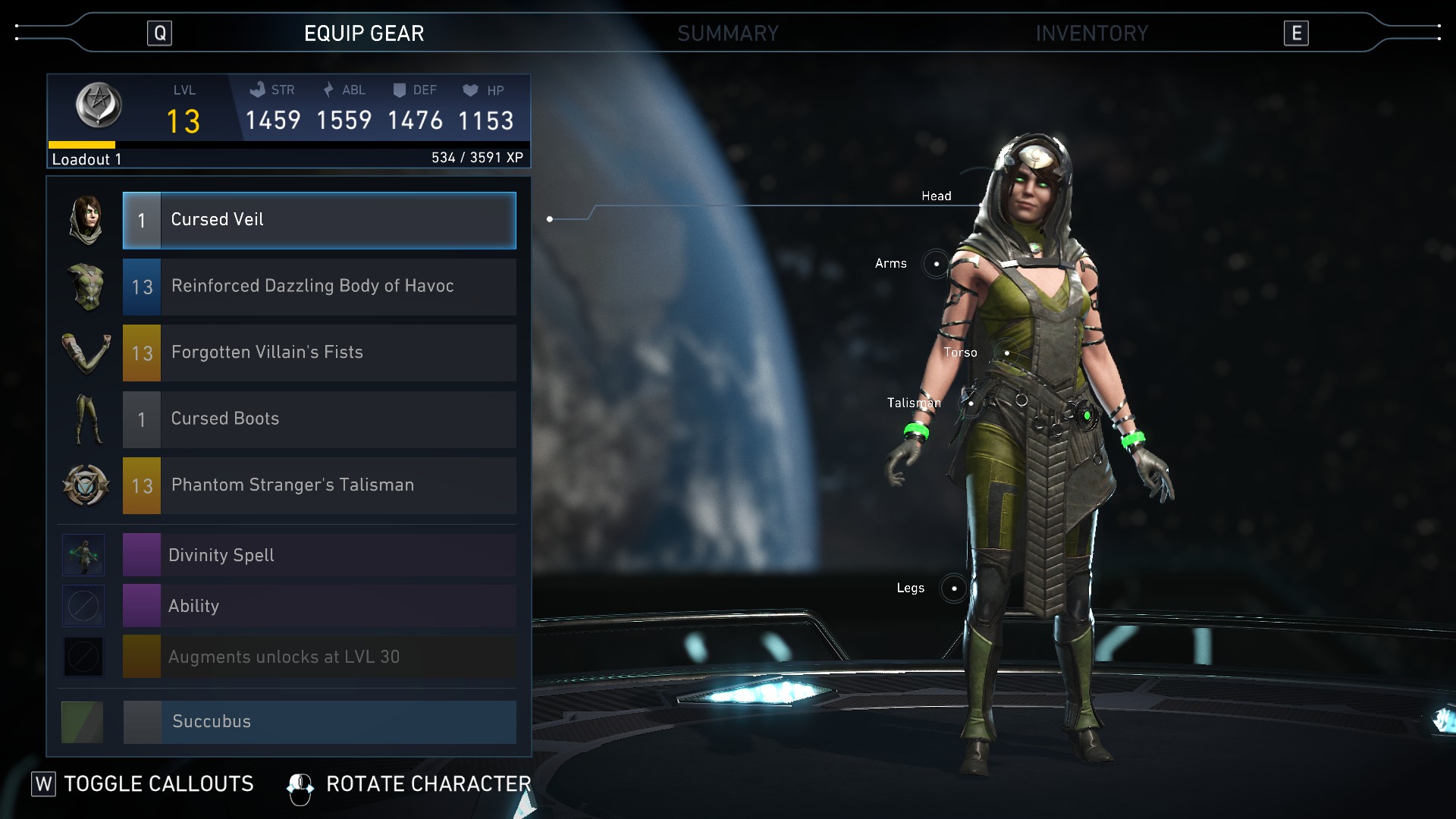Open the Inventory tab
This screenshot has height=819, width=1456.
point(1091,33)
